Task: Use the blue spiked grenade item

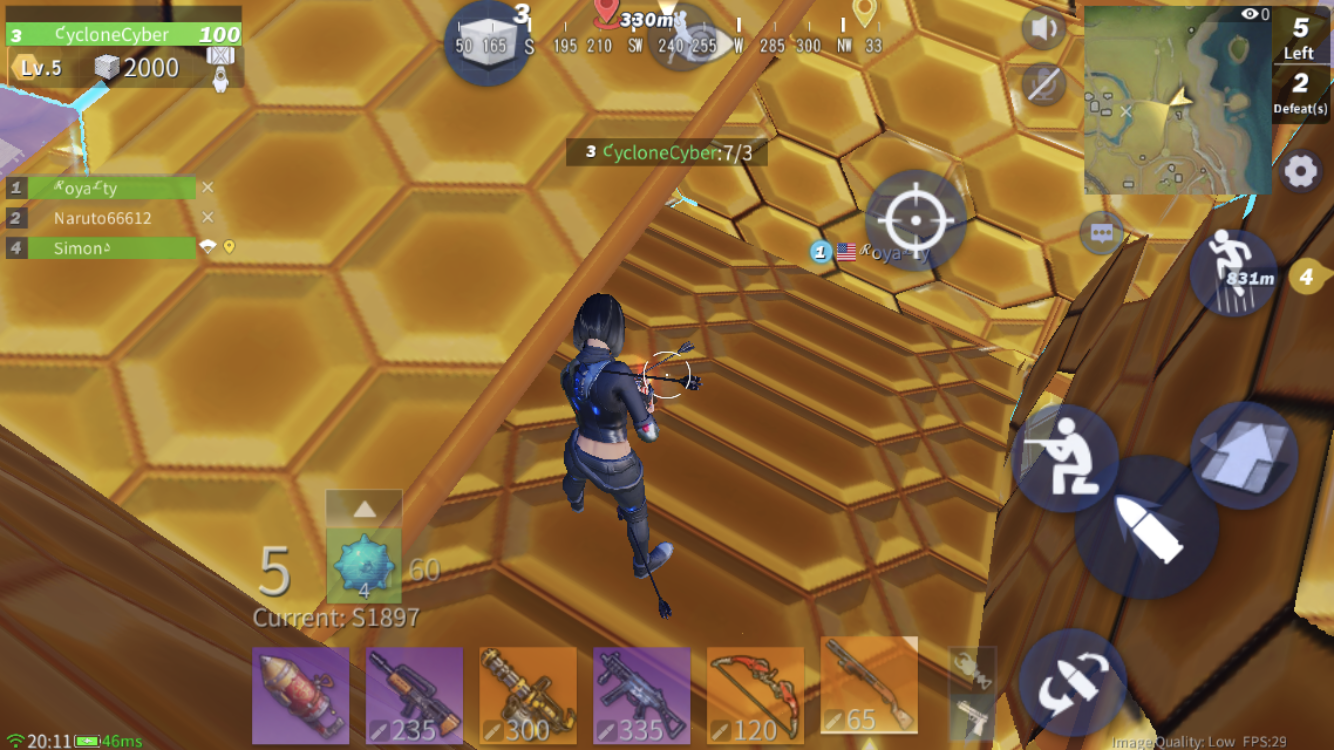Action: click(364, 567)
